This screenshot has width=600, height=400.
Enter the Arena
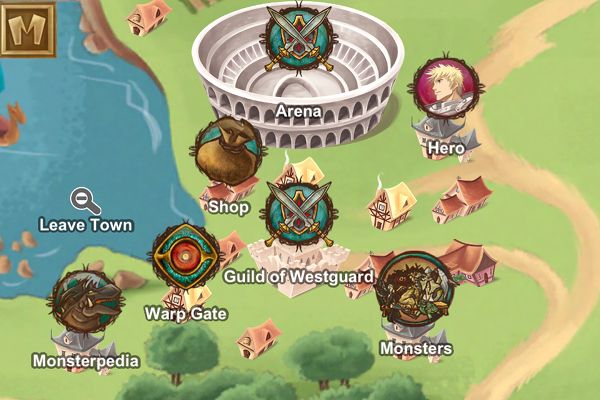[298, 40]
